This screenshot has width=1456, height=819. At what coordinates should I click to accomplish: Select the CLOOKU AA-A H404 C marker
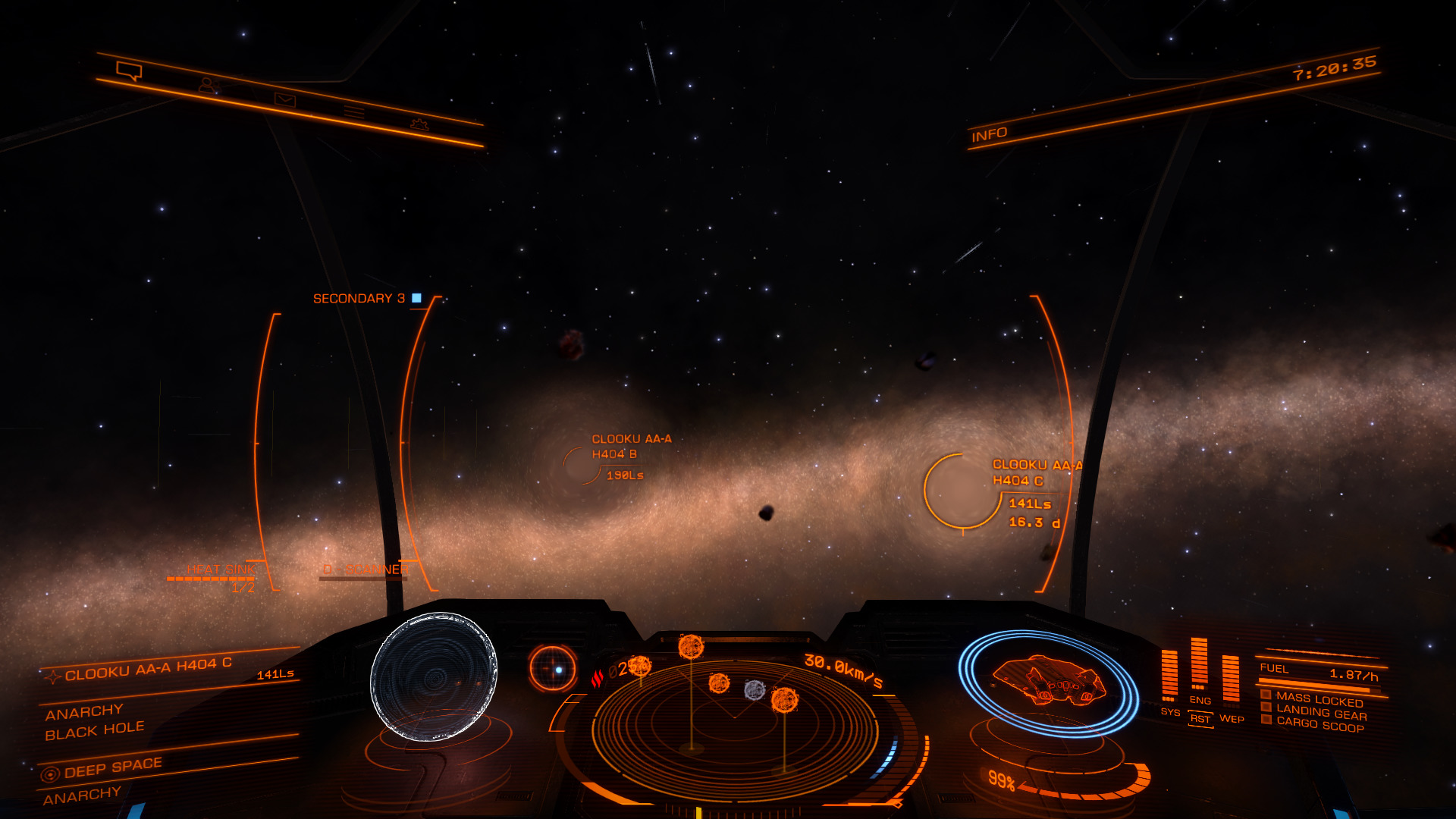click(962, 491)
